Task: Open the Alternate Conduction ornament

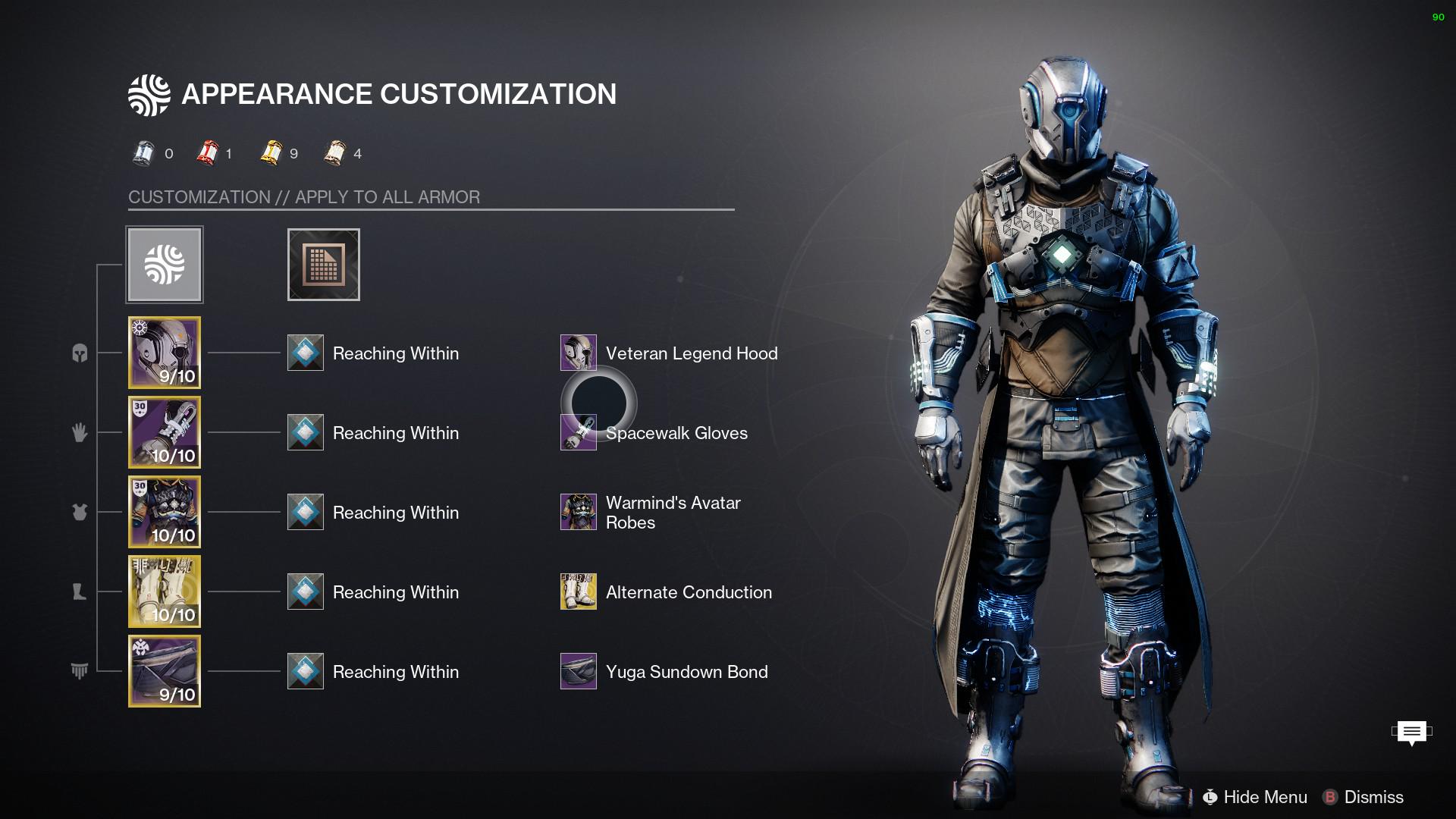Action: pyautogui.click(x=579, y=591)
